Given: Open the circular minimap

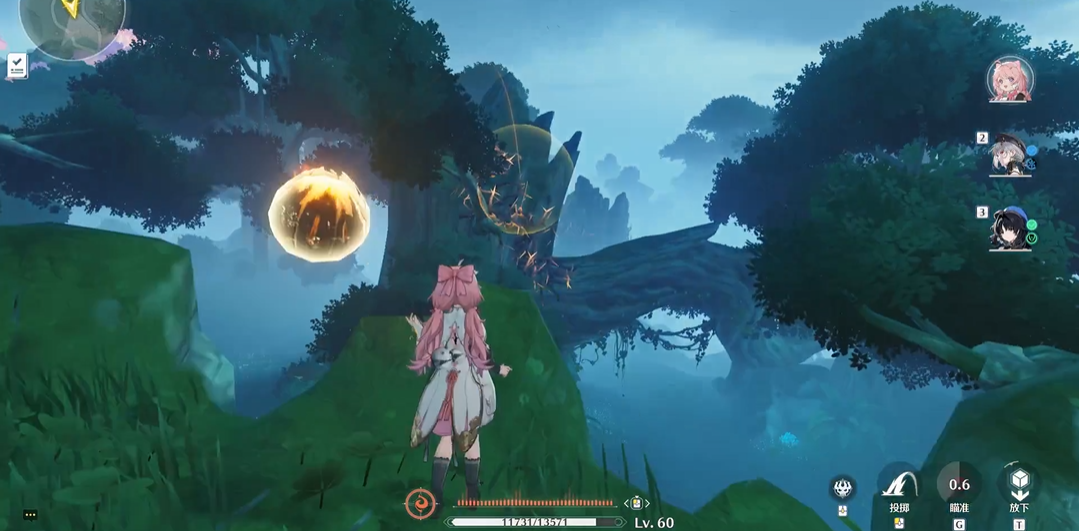Looking at the screenshot, I should tap(72, 22).
